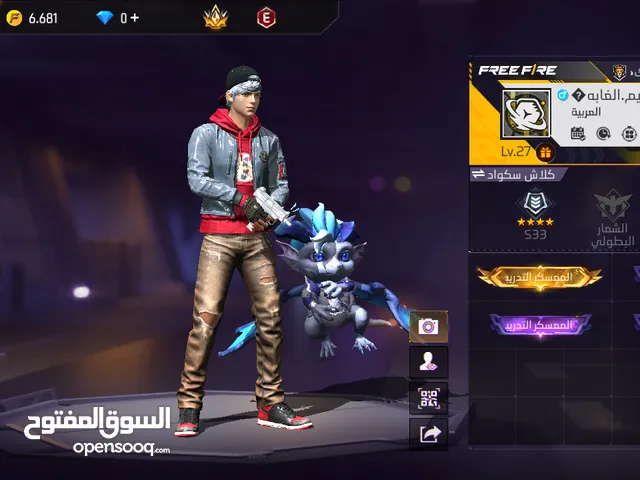Take a photo with the camera button
The width and height of the screenshot is (640, 480).
pos(429,326)
